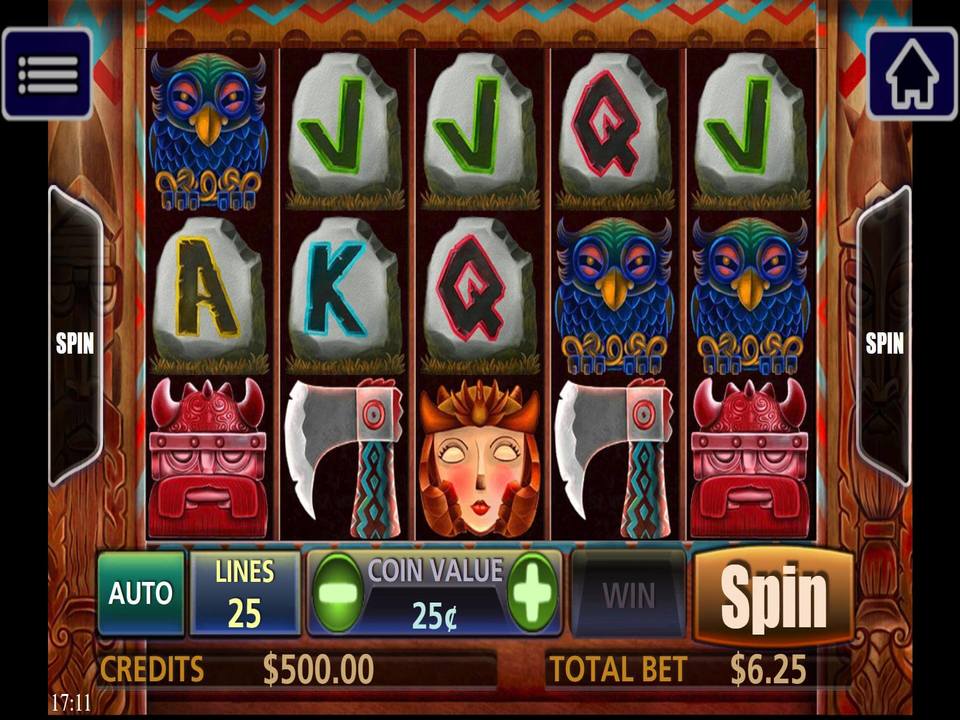Screen dimensions: 960x720
Task: Click the large orange Spin button
Action: coord(773,596)
